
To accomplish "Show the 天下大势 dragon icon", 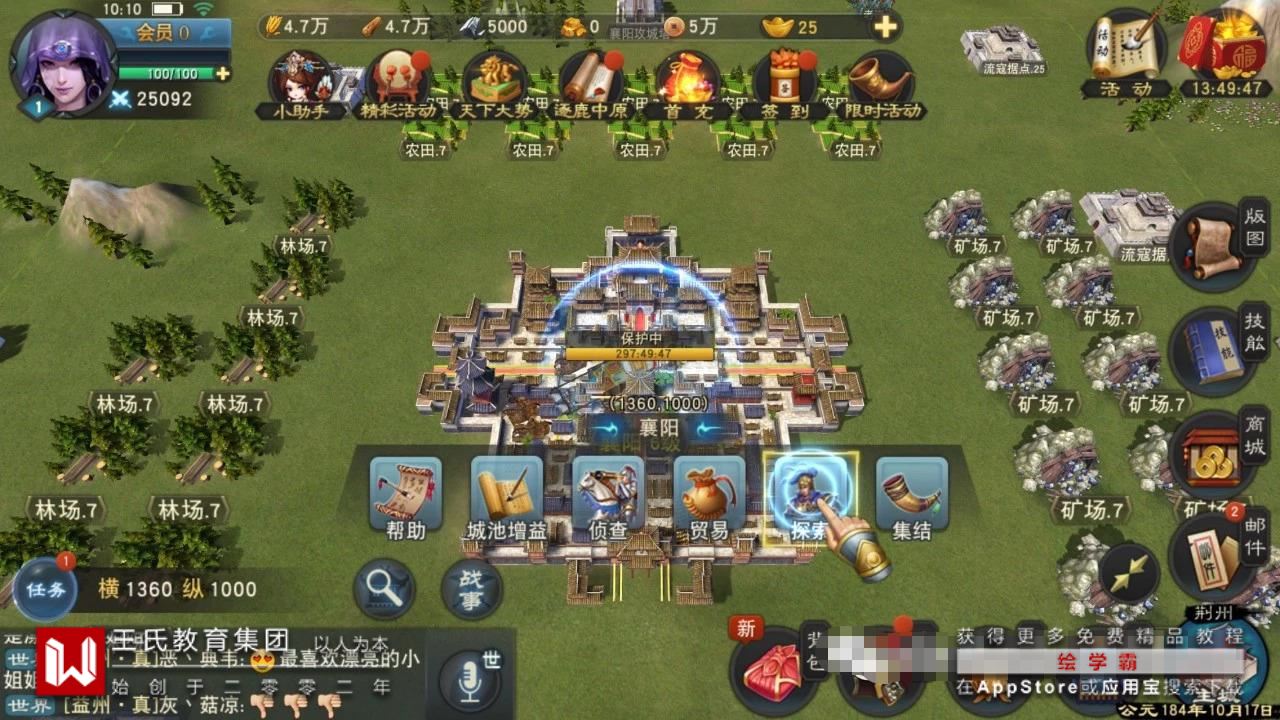I will pyautogui.click(x=494, y=83).
